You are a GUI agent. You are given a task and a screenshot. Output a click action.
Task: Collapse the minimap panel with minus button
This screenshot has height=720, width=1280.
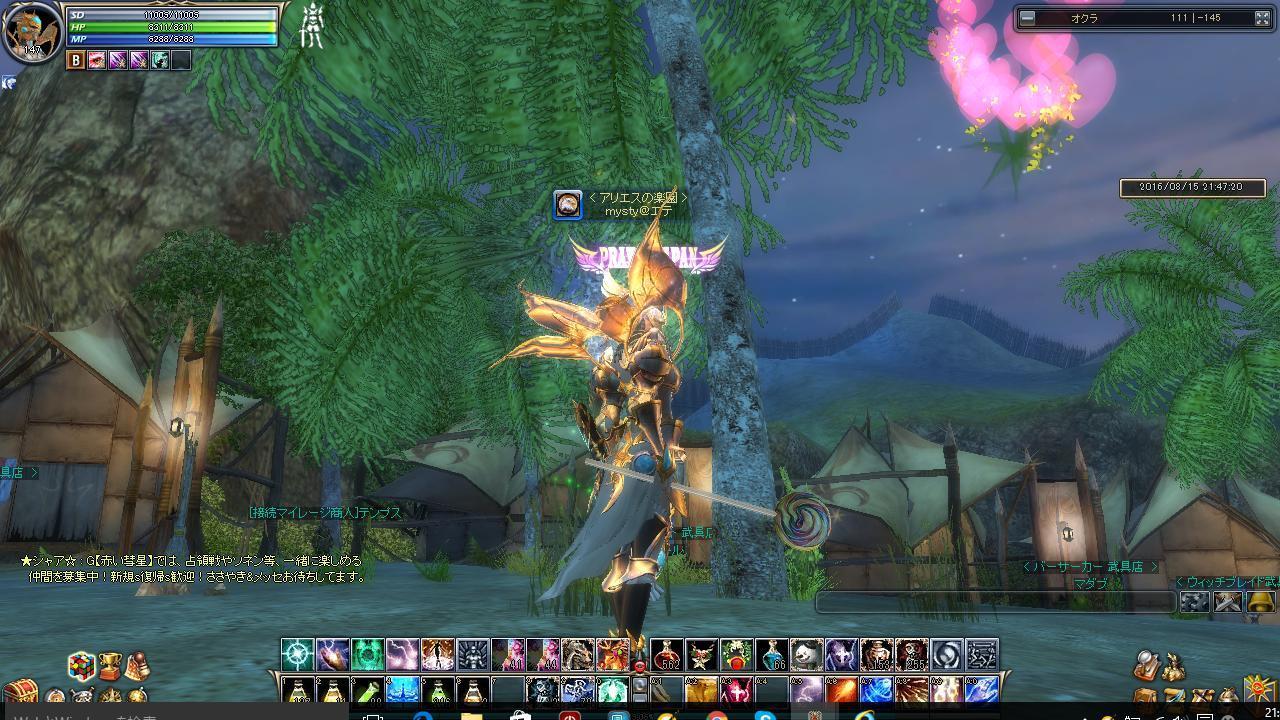(x=1027, y=18)
